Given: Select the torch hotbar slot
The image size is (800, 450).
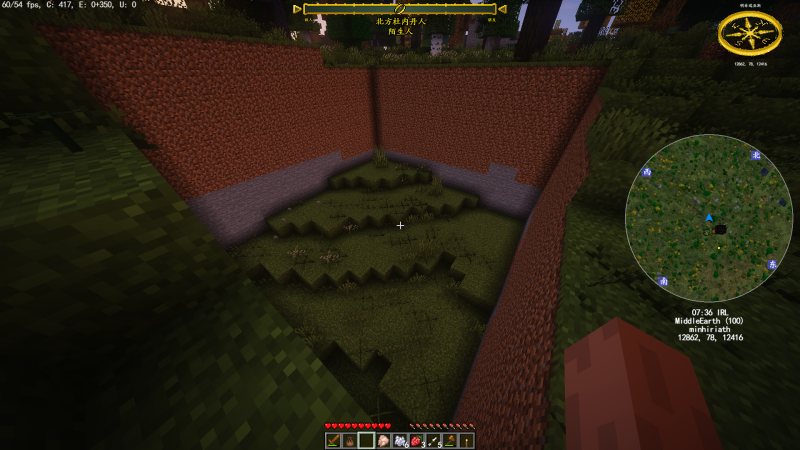Looking at the screenshot, I should pyautogui.click(x=467, y=440).
